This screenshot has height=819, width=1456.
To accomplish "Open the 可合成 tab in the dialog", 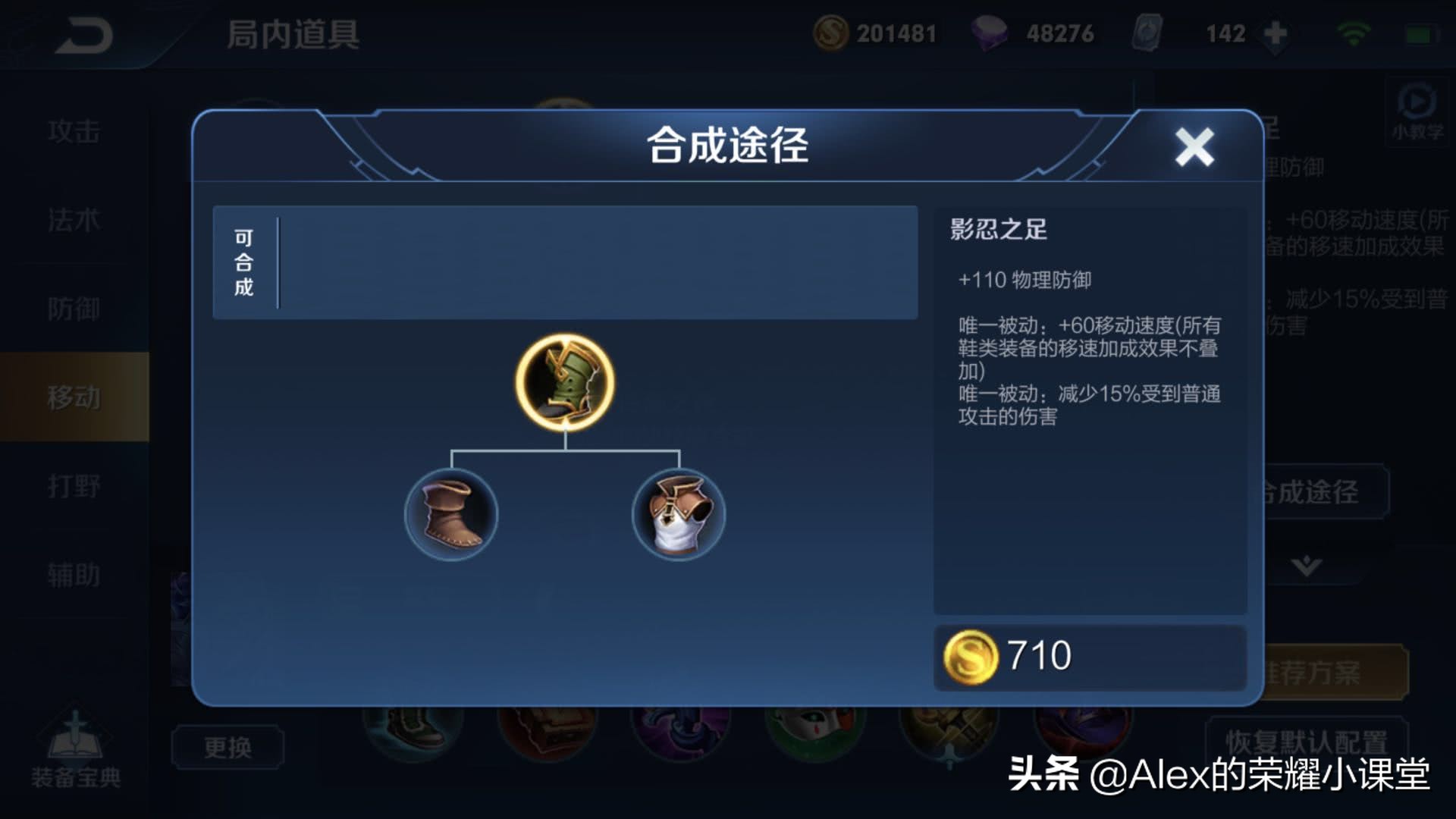I will (243, 260).
